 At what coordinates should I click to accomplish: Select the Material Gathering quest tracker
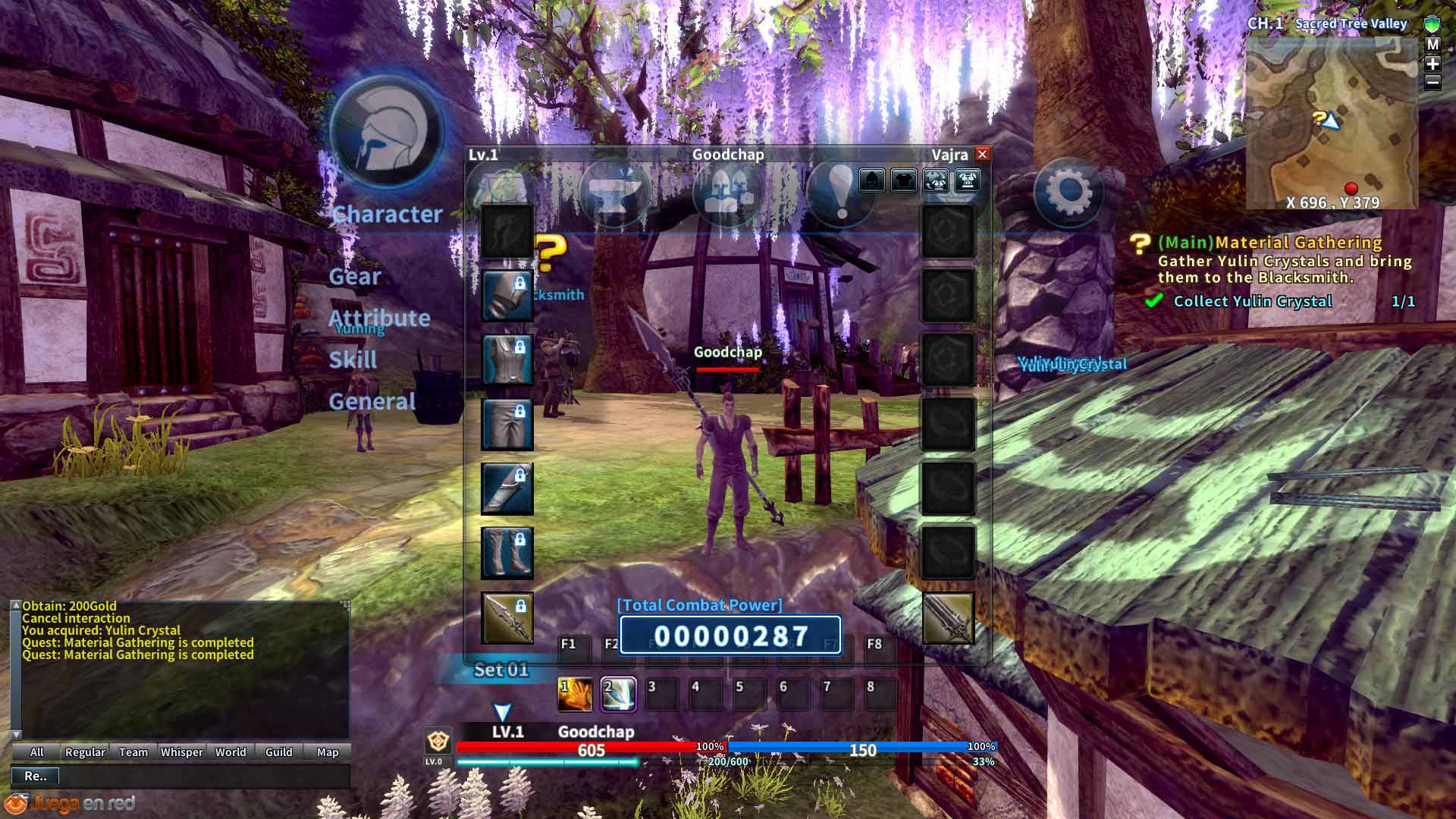[x=1269, y=243]
